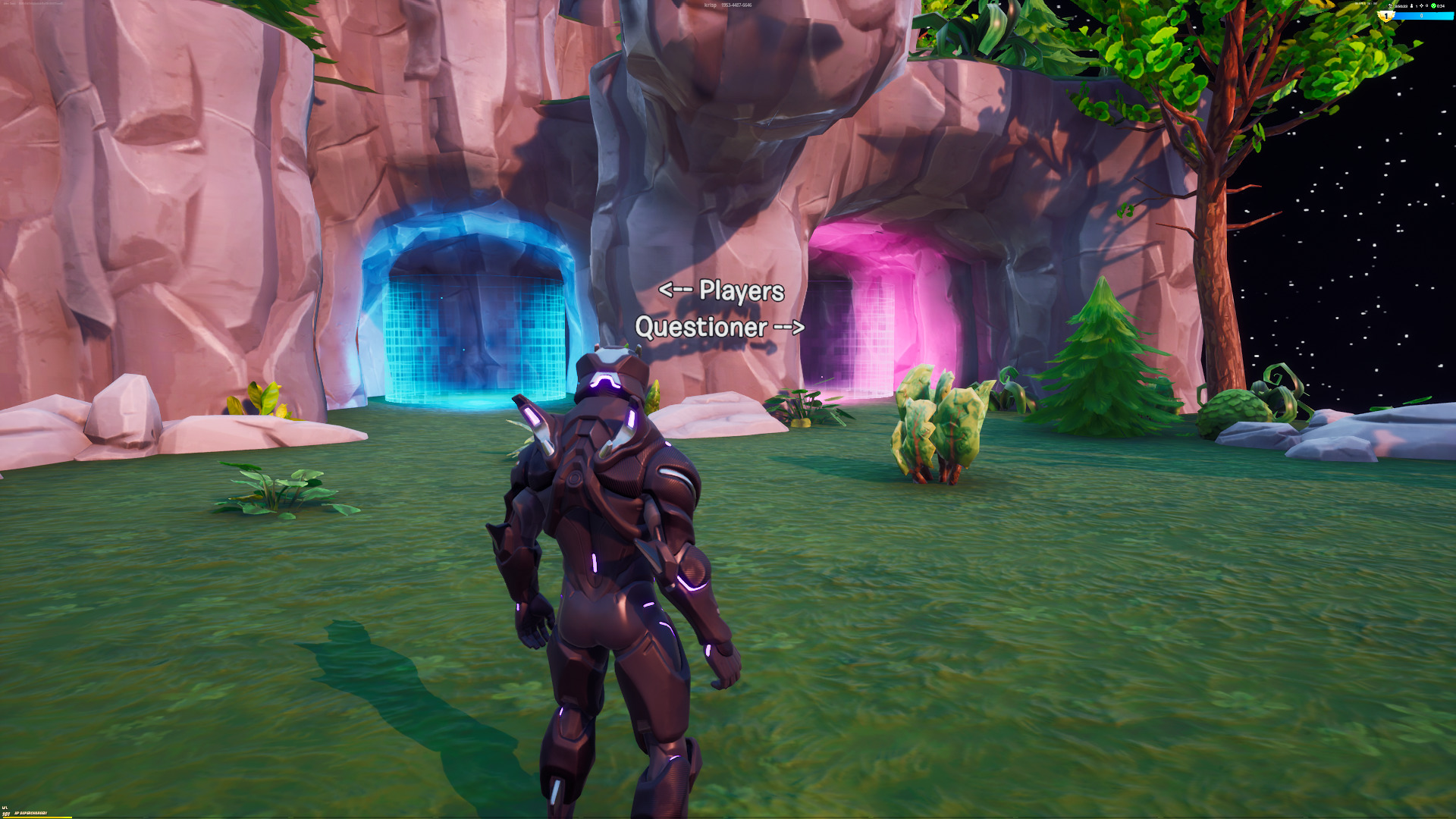Click the elimination counter showing 0
1456x819 pixels.
pyautogui.click(x=1427, y=6)
